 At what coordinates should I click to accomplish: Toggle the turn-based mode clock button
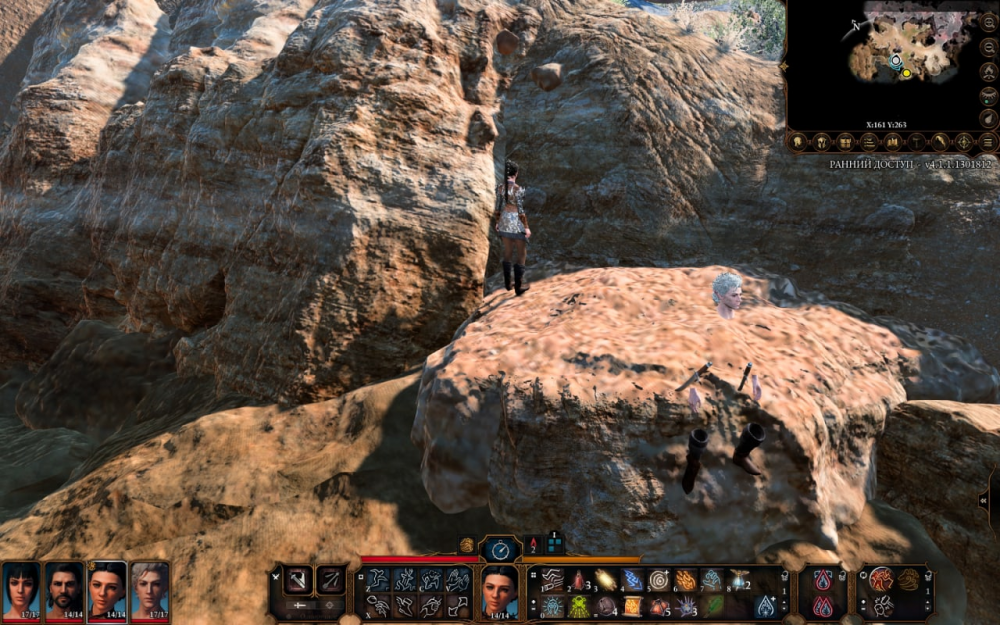tap(499, 548)
